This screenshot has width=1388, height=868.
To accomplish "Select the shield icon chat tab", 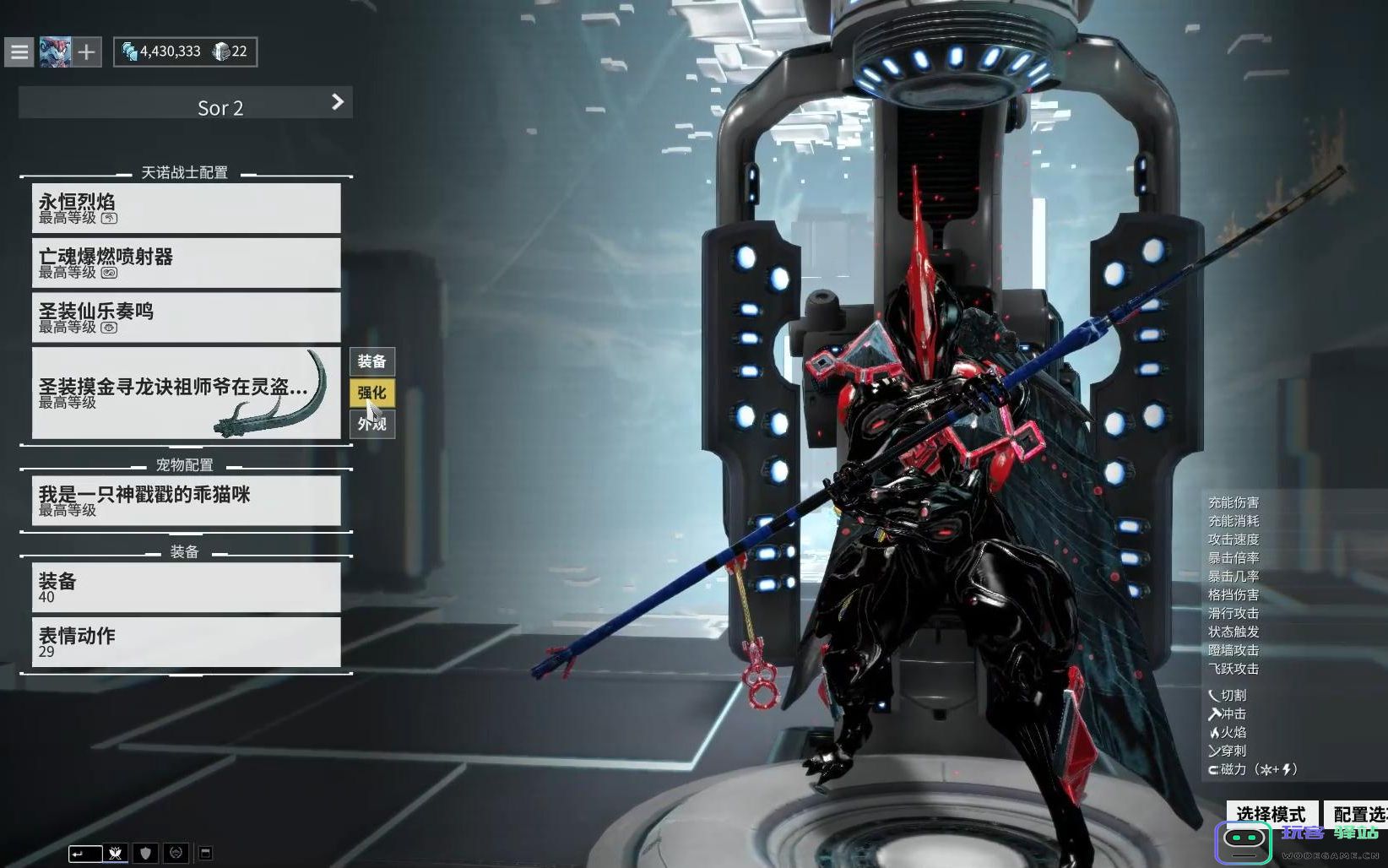I will pyautogui.click(x=145, y=854).
